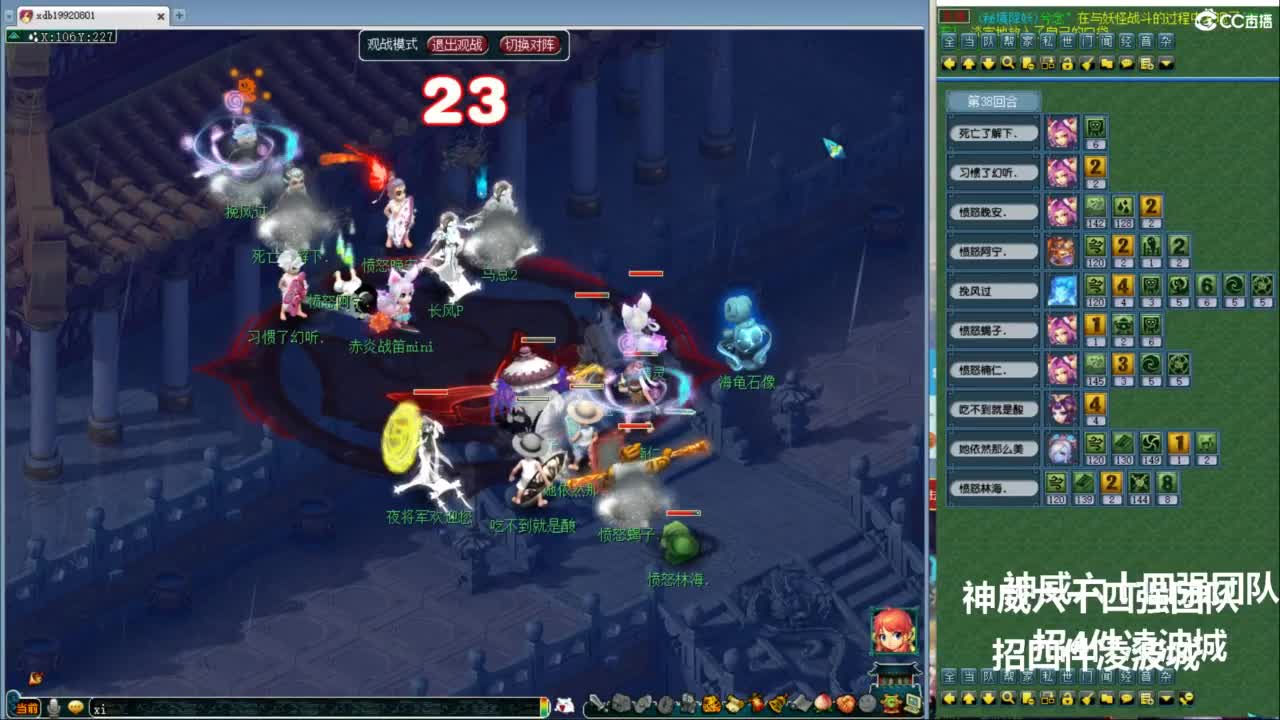Click the lock icon in the right chat toolbar
Screen dimensions: 1280x720
[x=1066, y=64]
